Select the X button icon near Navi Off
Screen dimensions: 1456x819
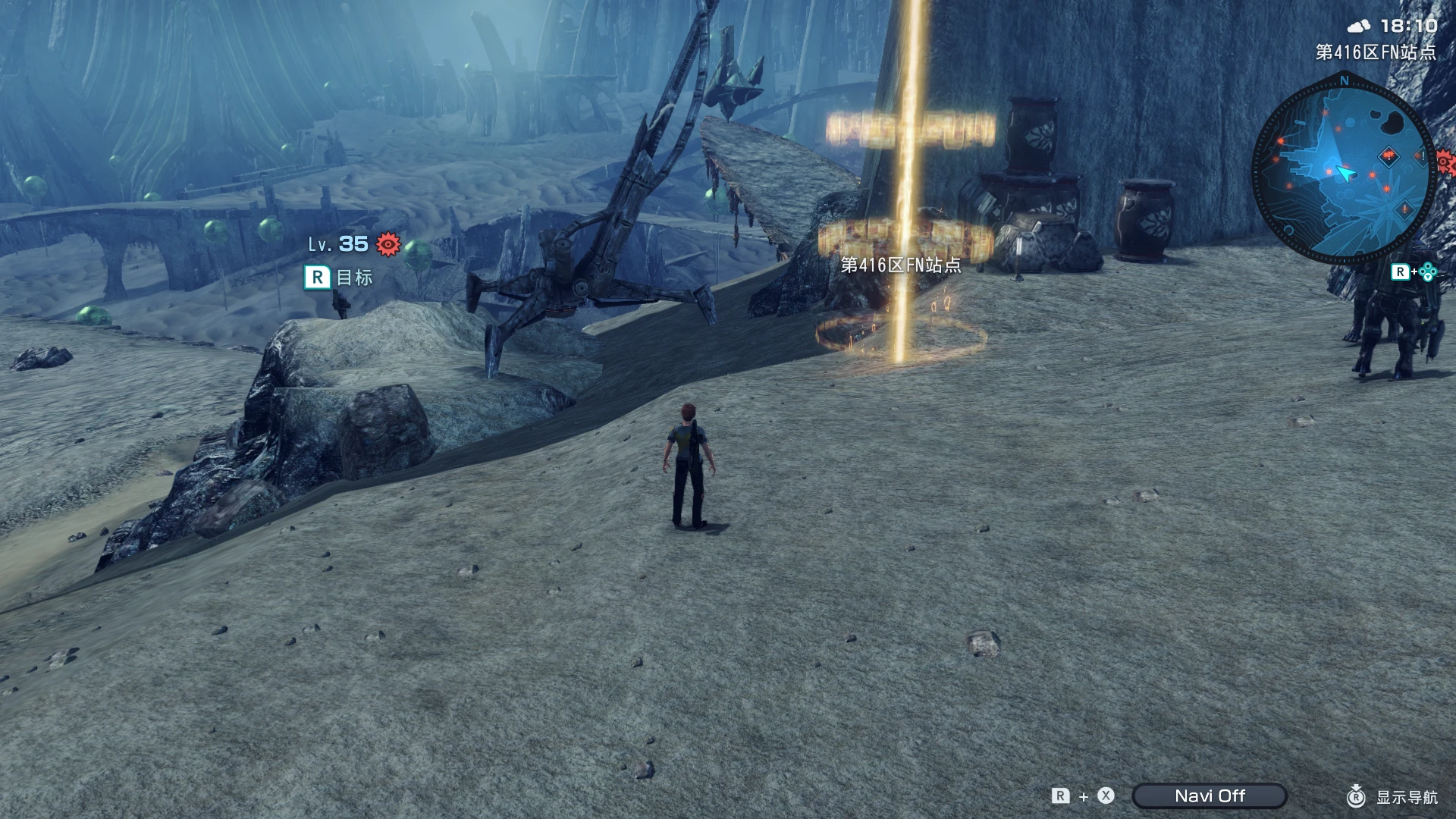(1106, 795)
